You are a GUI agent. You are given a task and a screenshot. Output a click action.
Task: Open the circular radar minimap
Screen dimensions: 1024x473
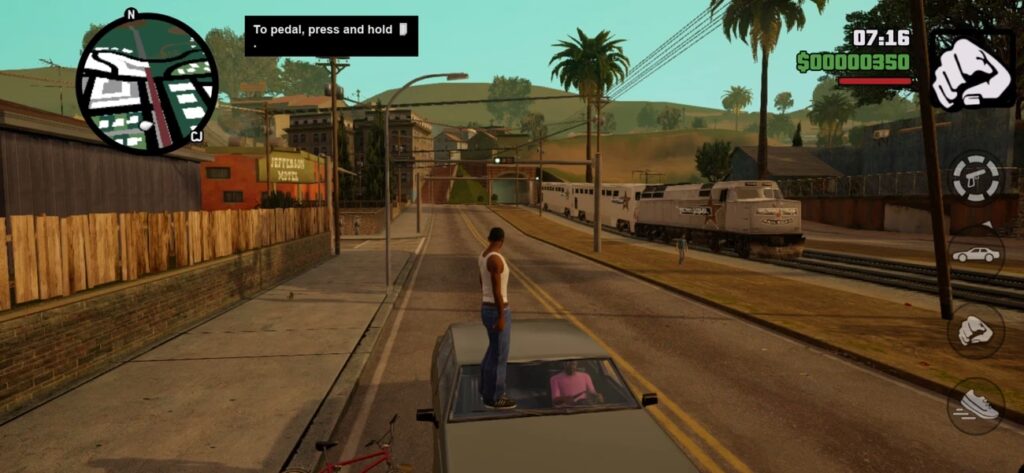(147, 83)
